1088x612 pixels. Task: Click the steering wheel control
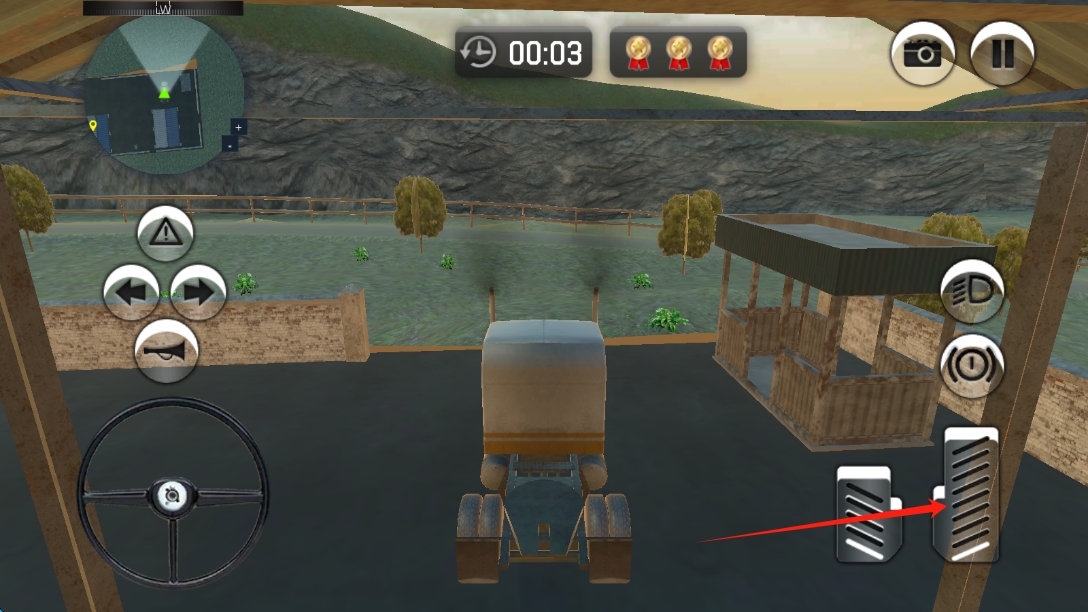click(x=173, y=493)
